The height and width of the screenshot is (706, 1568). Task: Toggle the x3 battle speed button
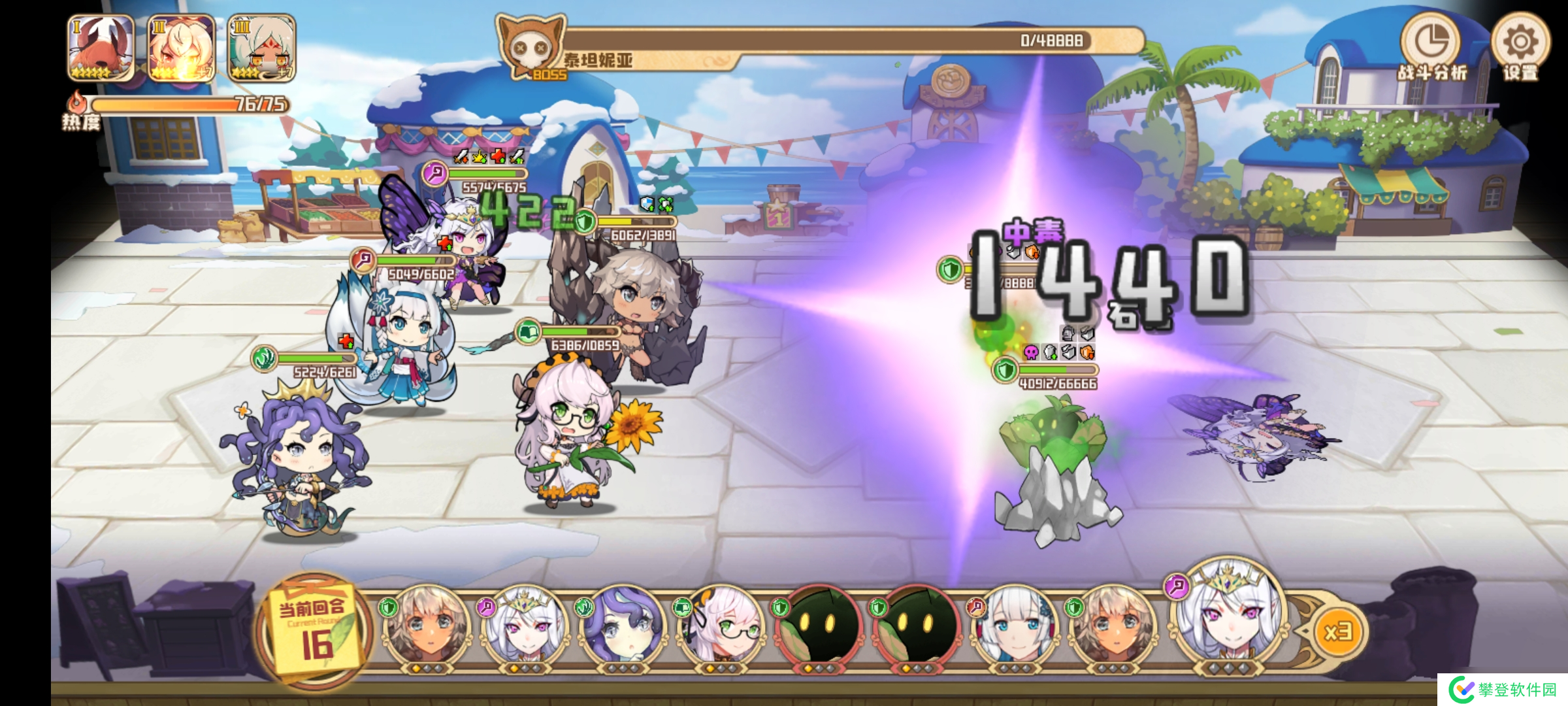[x=1337, y=631]
